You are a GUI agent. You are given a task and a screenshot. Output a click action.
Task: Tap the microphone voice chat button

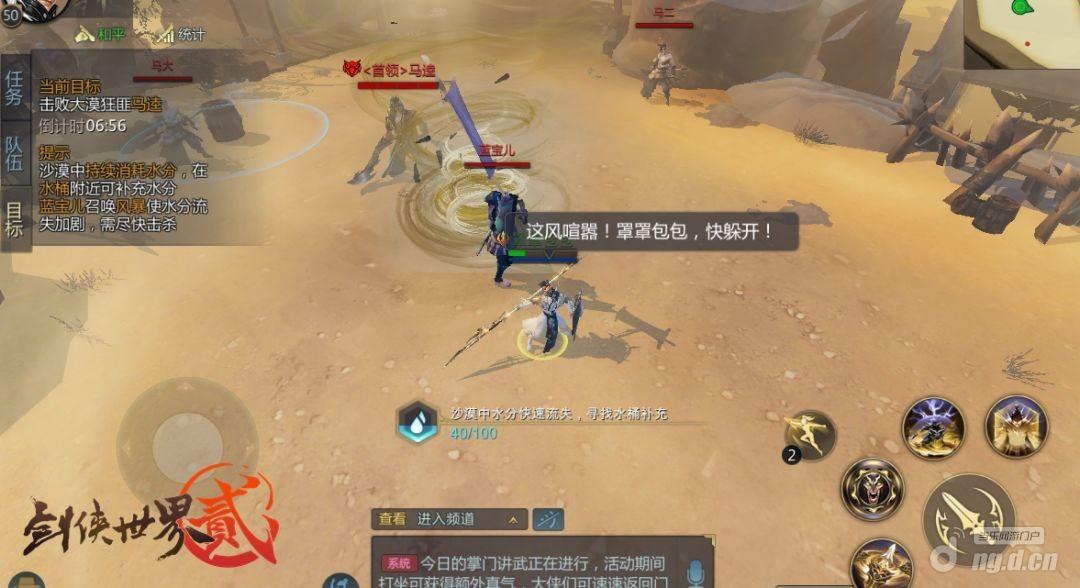tap(695, 572)
